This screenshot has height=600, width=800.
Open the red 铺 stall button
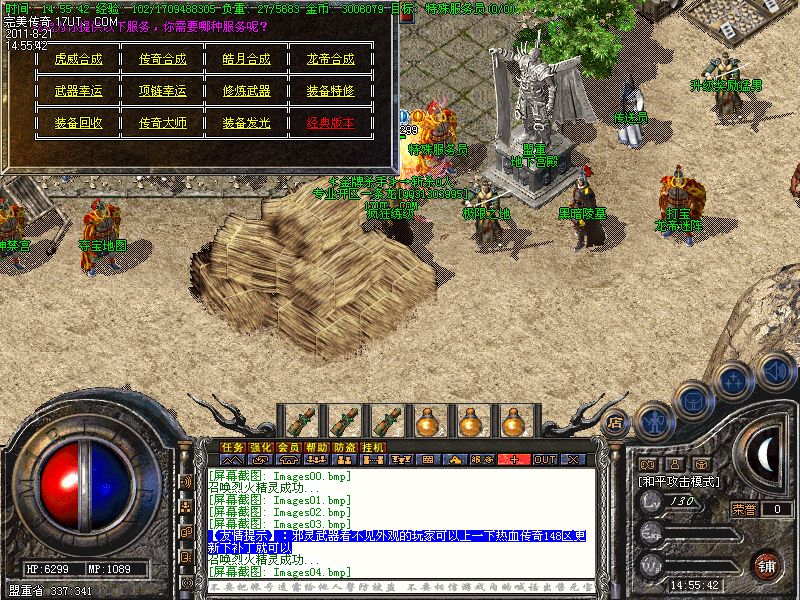coord(766,564)
